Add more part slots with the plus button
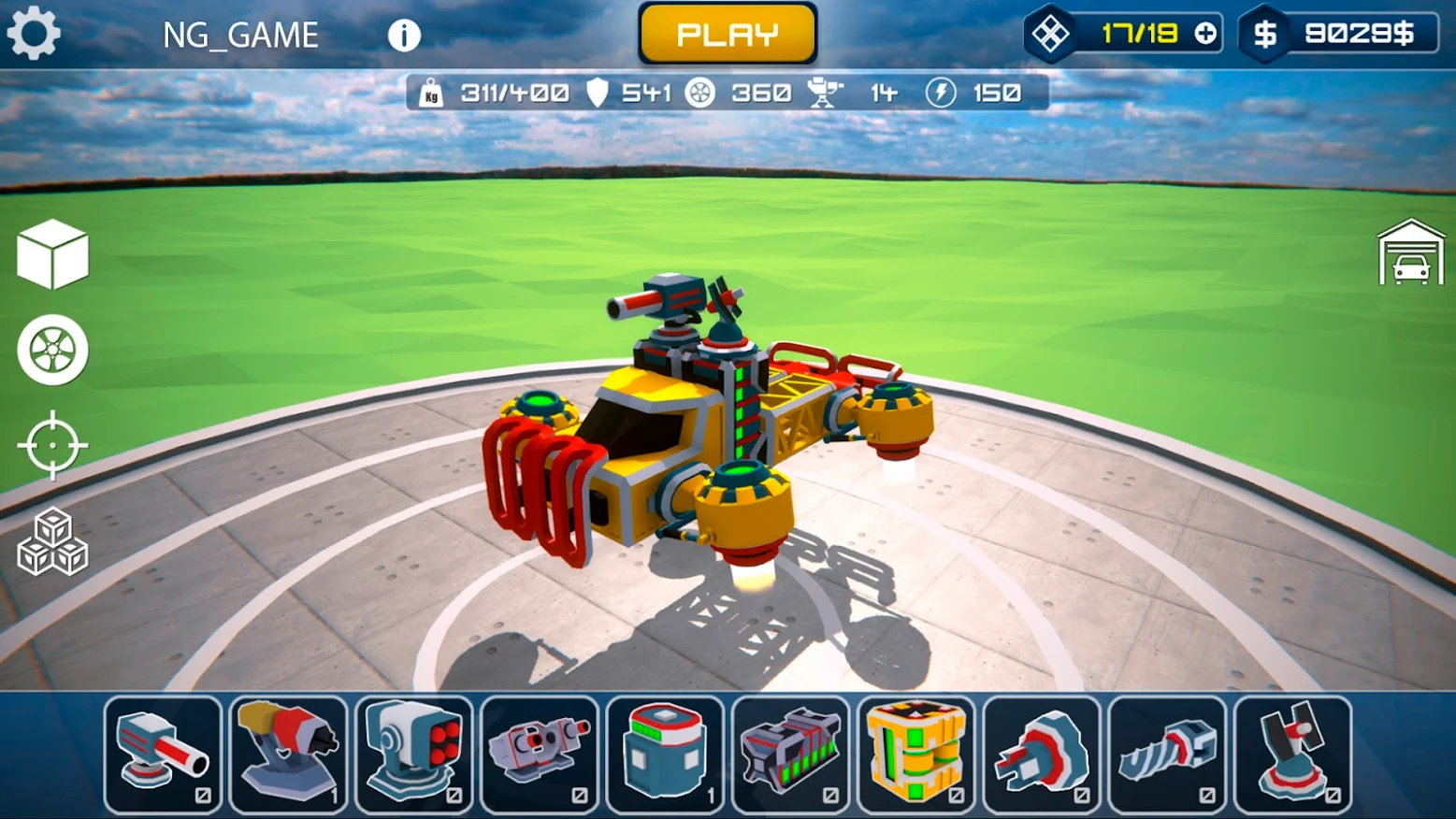1456x819 pixels. (1205, 35)
